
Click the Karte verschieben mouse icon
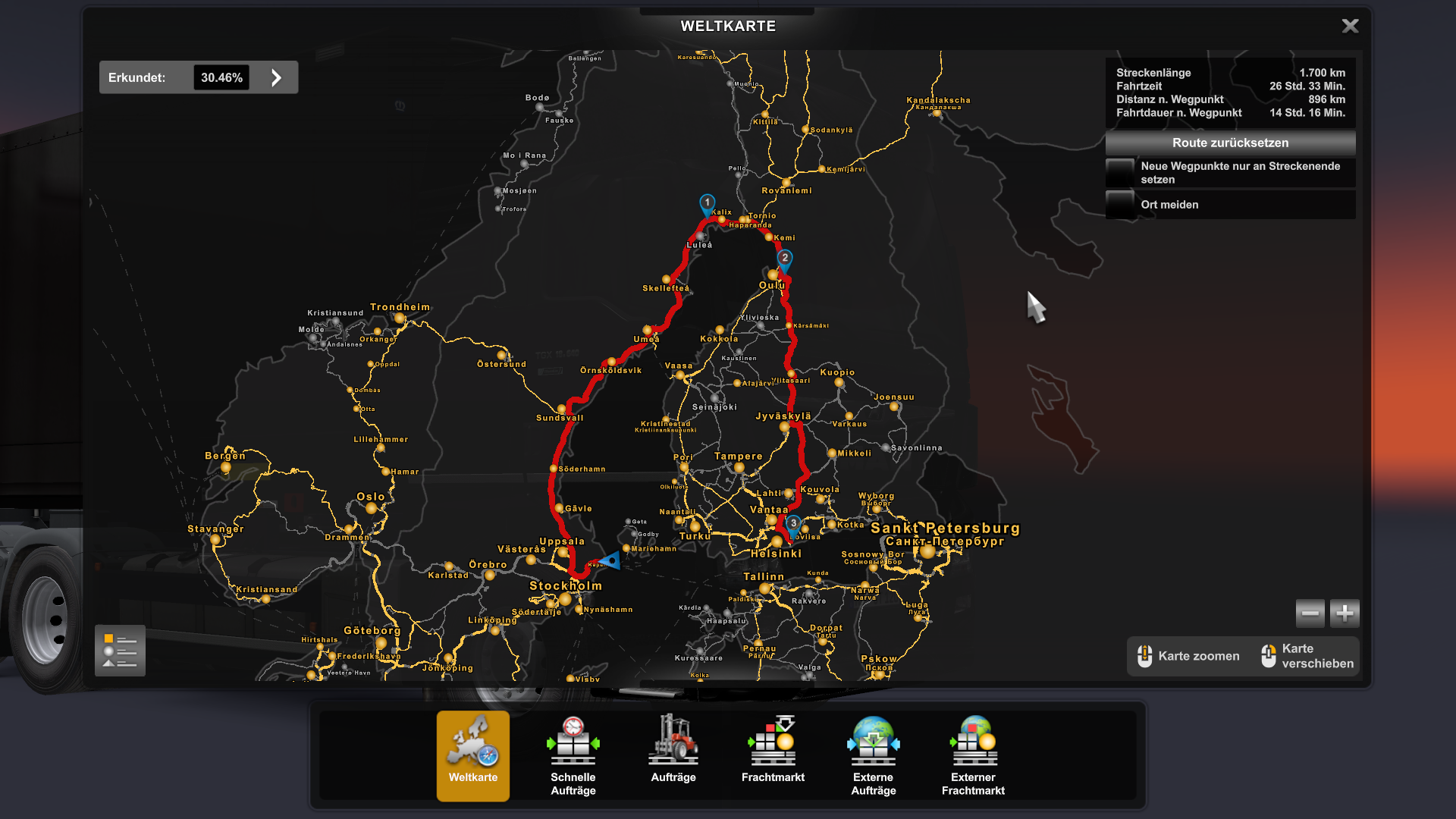pos(1267,655)
